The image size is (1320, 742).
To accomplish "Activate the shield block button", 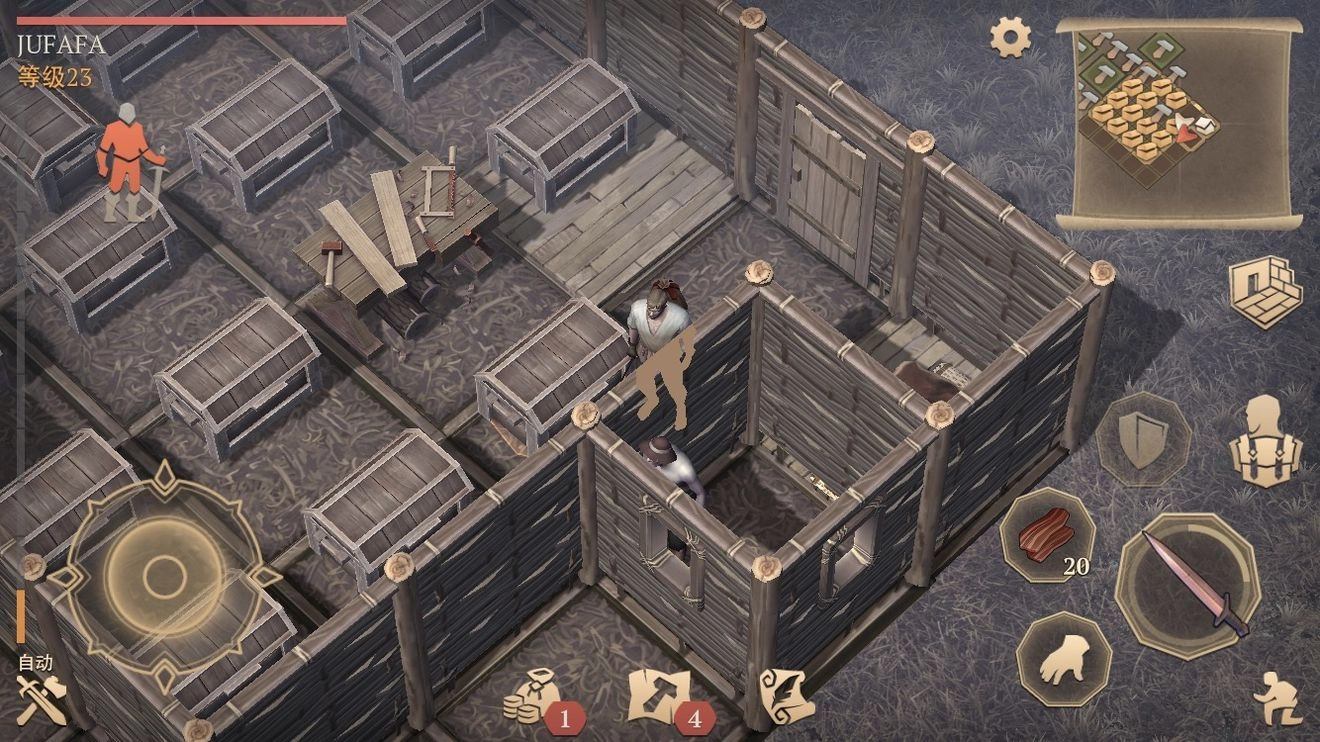I will click(x=1143, y=439).
